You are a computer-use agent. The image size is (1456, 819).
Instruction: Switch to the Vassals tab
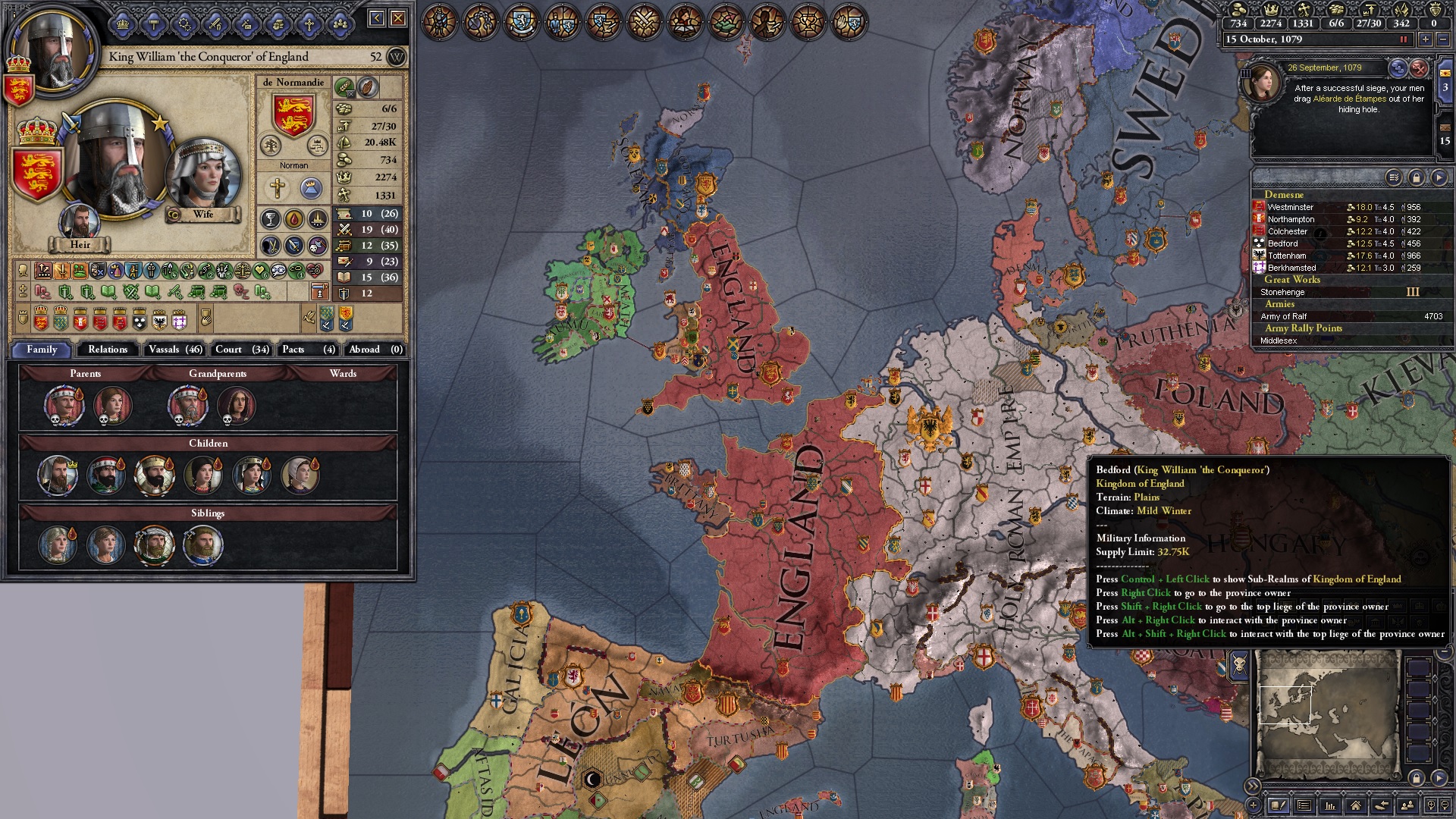click(x=175, y=350)
